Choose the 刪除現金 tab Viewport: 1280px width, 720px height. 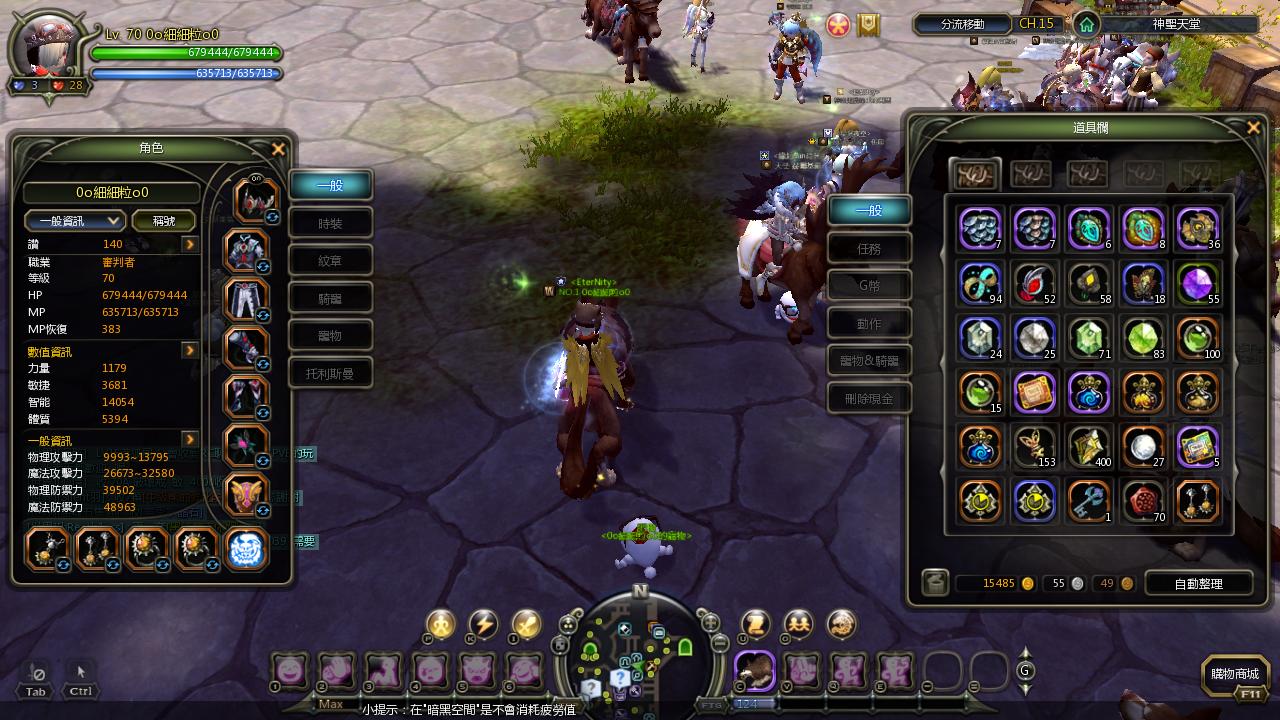pos(869,399)
